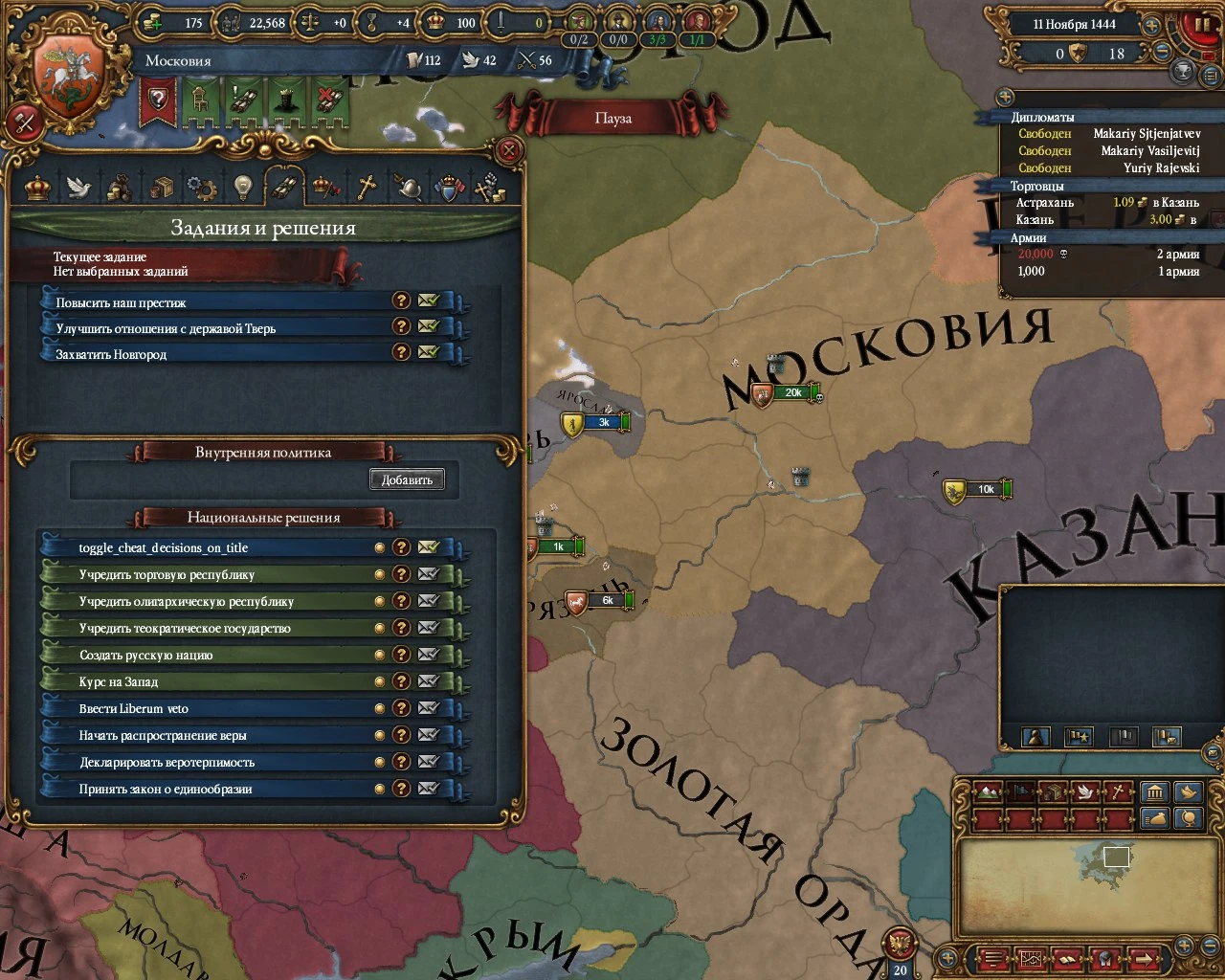Expand the outliner with the plus button
This screenshot has width=1225, height=980.
click(1005, 97)
